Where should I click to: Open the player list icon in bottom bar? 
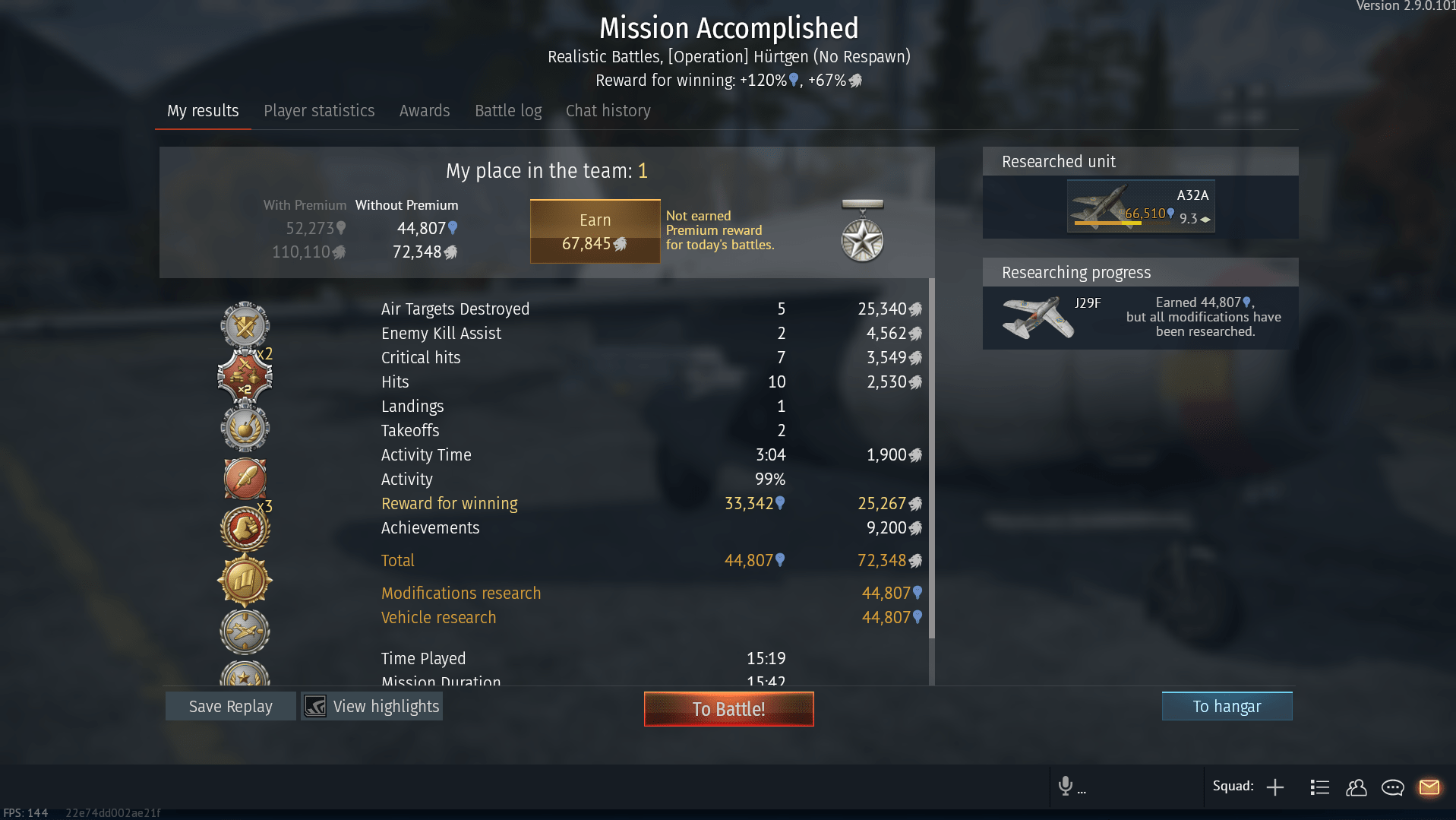pos(1320,787)
